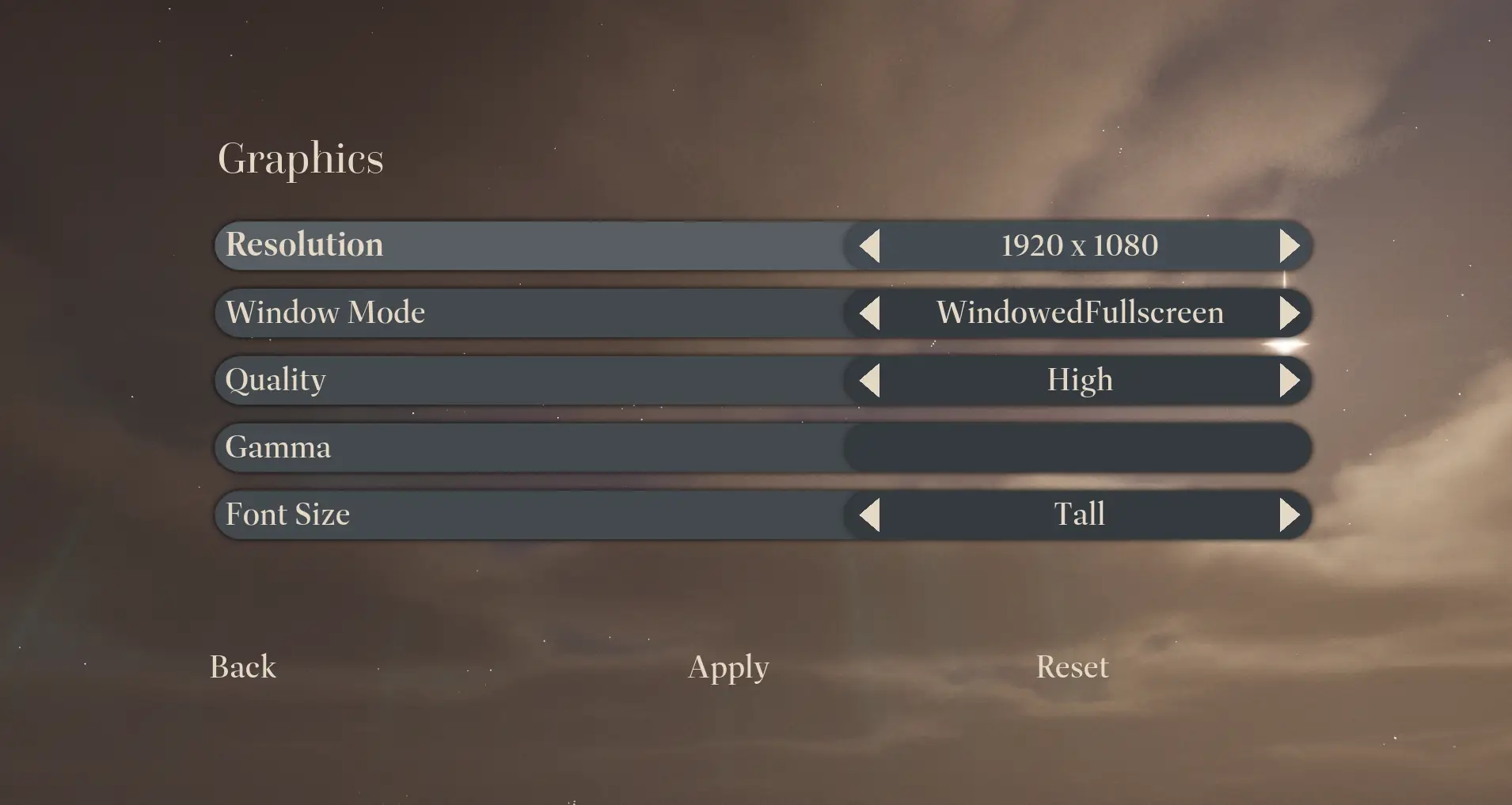Apply the graphics changes

(x=728, y=667)
